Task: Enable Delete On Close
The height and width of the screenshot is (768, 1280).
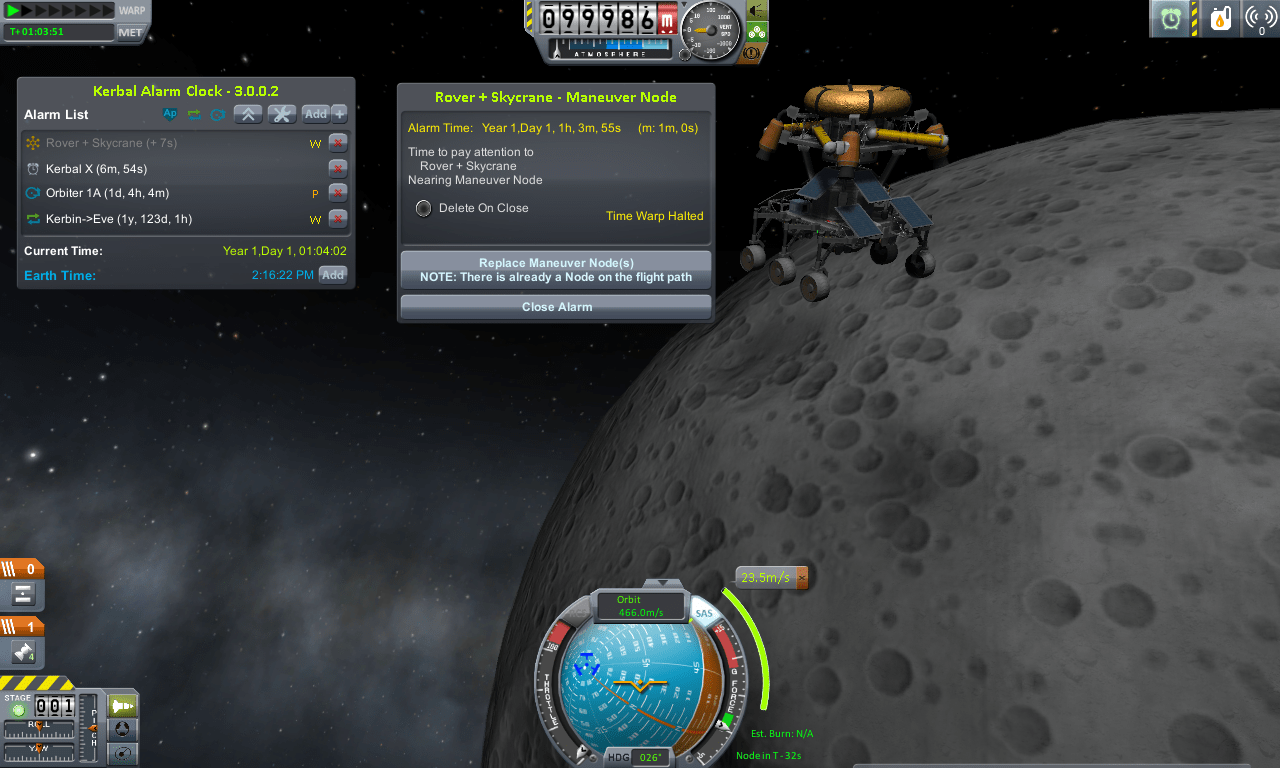Action: click(423, 208)
